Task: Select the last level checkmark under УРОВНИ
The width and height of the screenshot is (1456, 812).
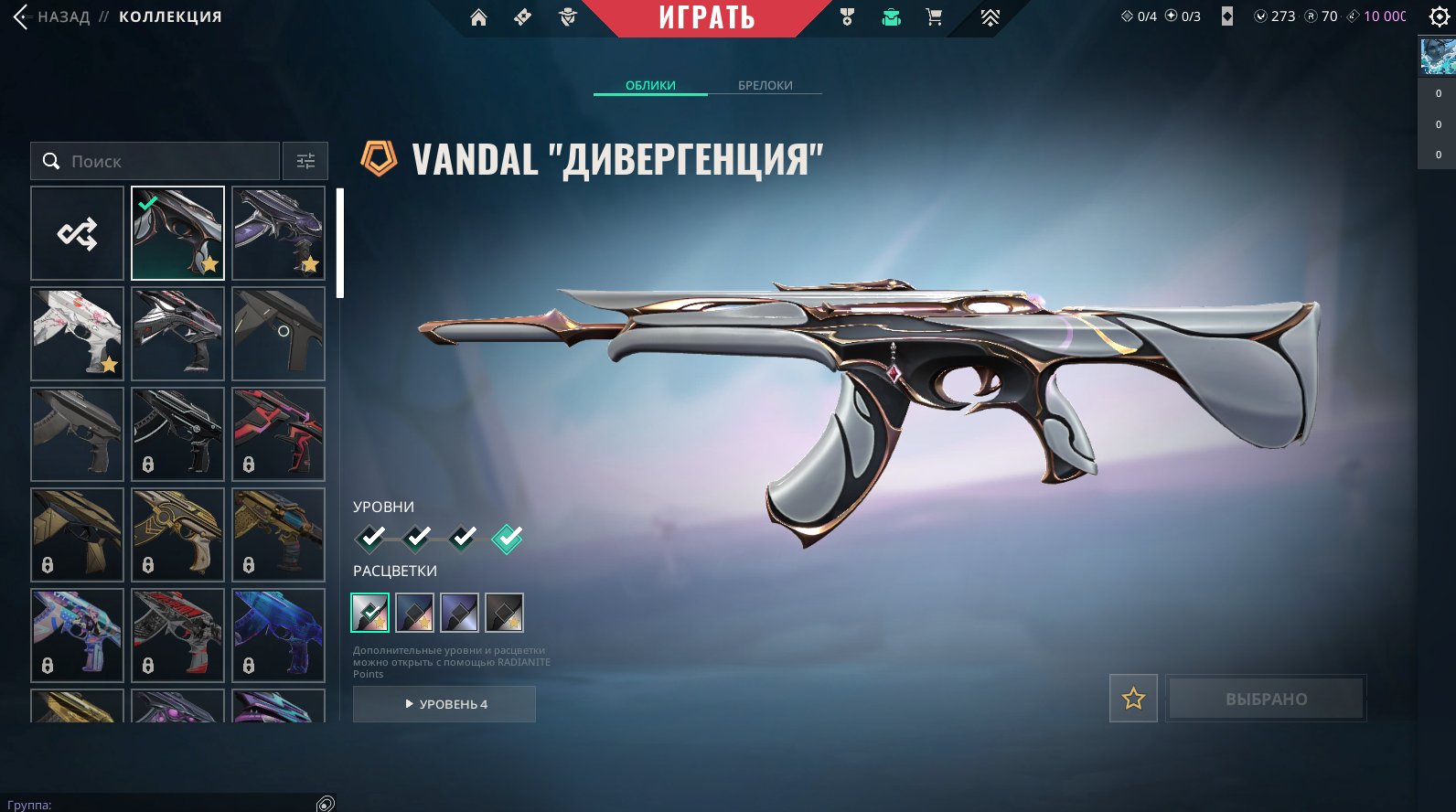Action: [x=509, y=540]
